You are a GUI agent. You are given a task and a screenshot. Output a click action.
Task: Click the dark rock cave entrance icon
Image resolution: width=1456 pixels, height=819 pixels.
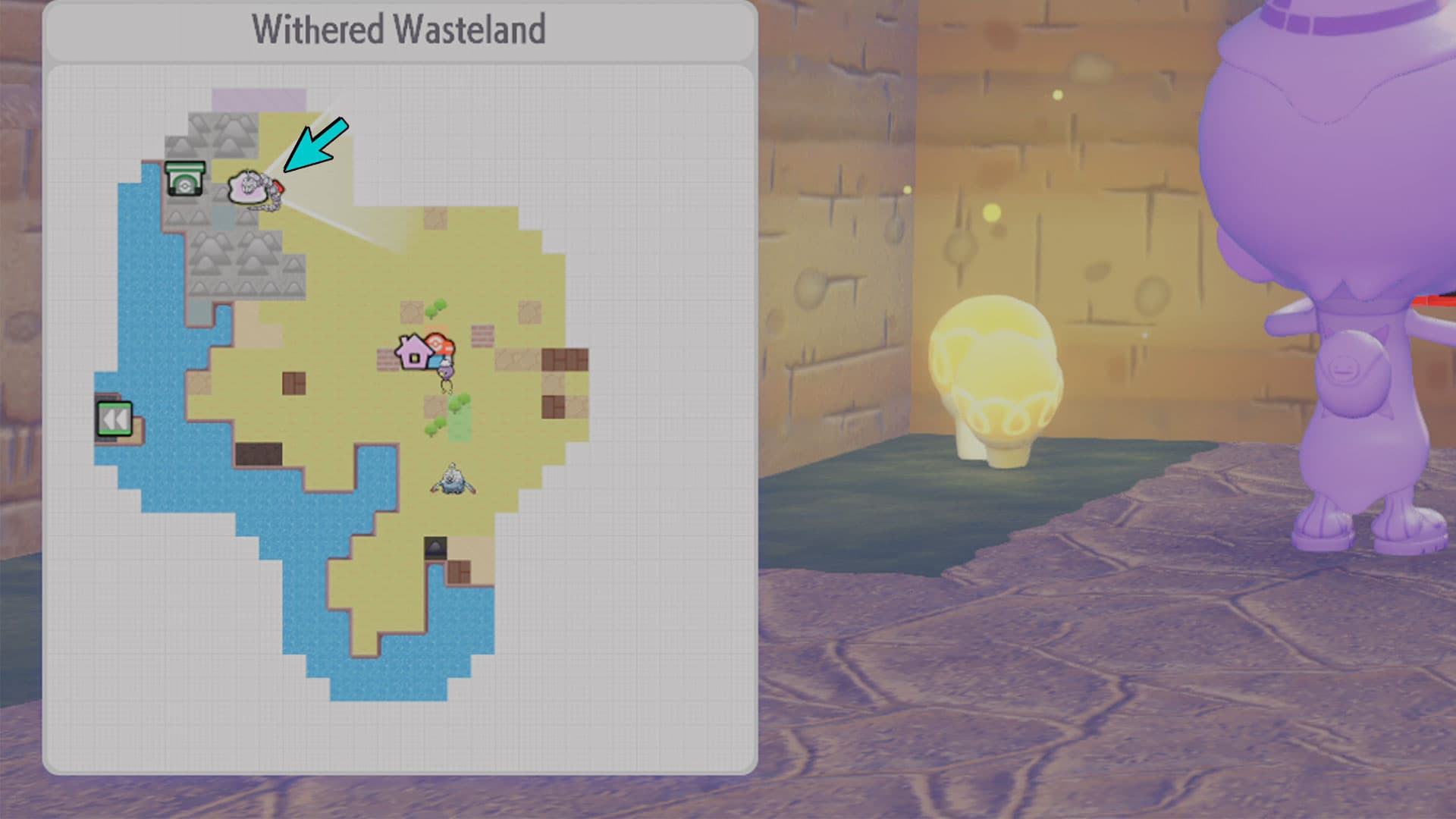coord(435,546)
